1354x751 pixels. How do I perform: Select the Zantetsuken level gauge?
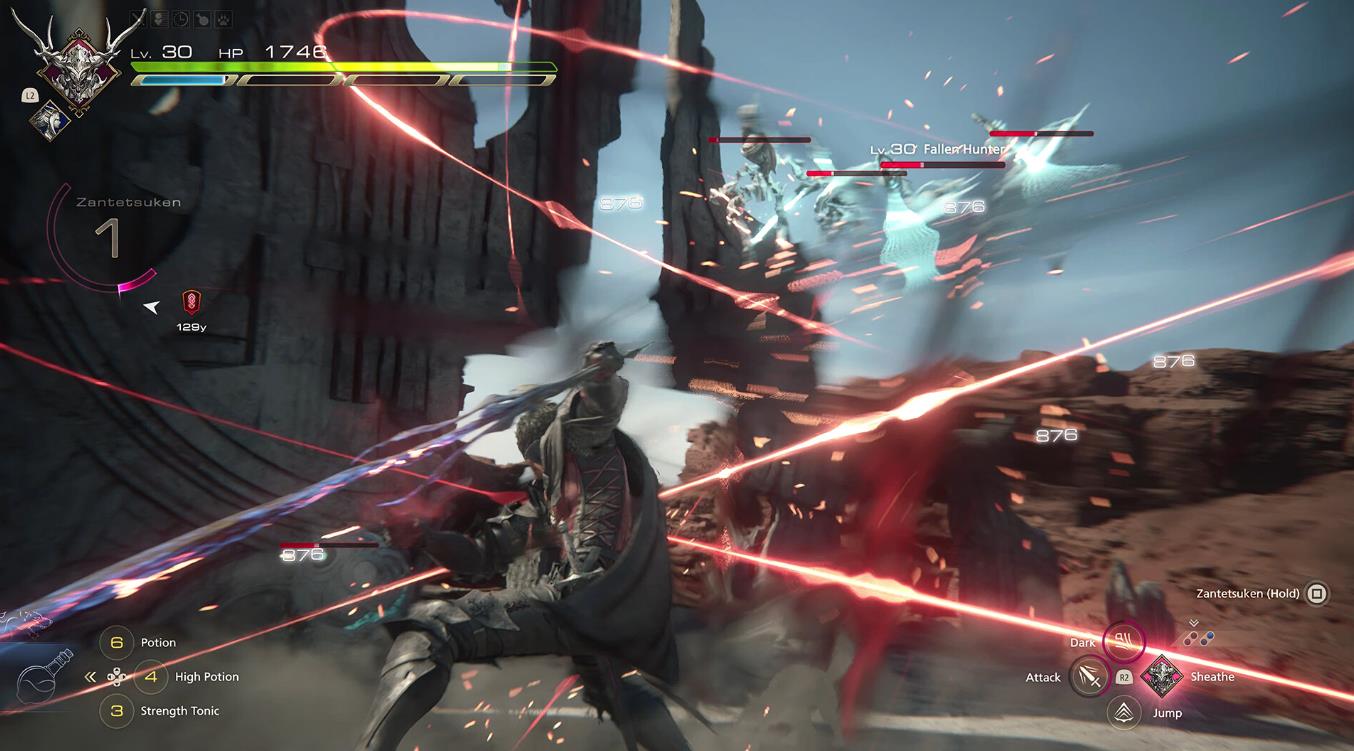[x=107, y=240]
